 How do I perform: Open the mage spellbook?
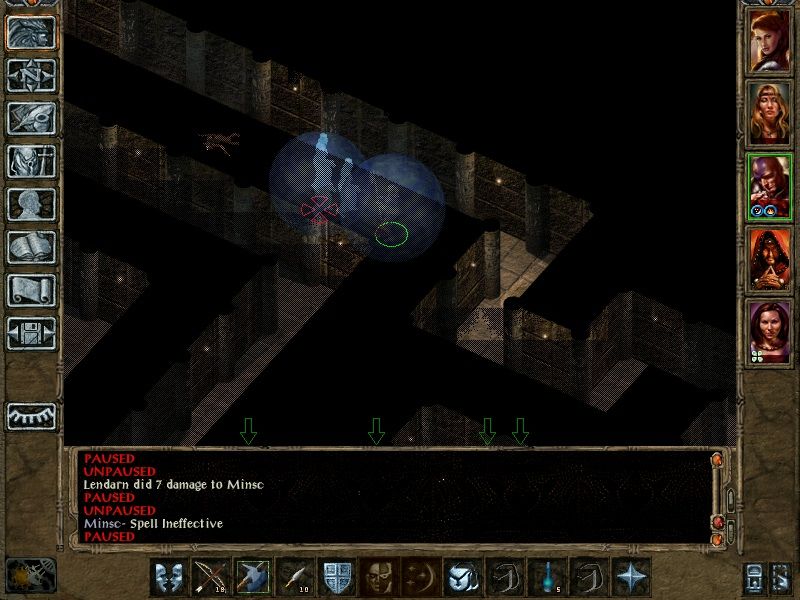(x=31, y=247)
